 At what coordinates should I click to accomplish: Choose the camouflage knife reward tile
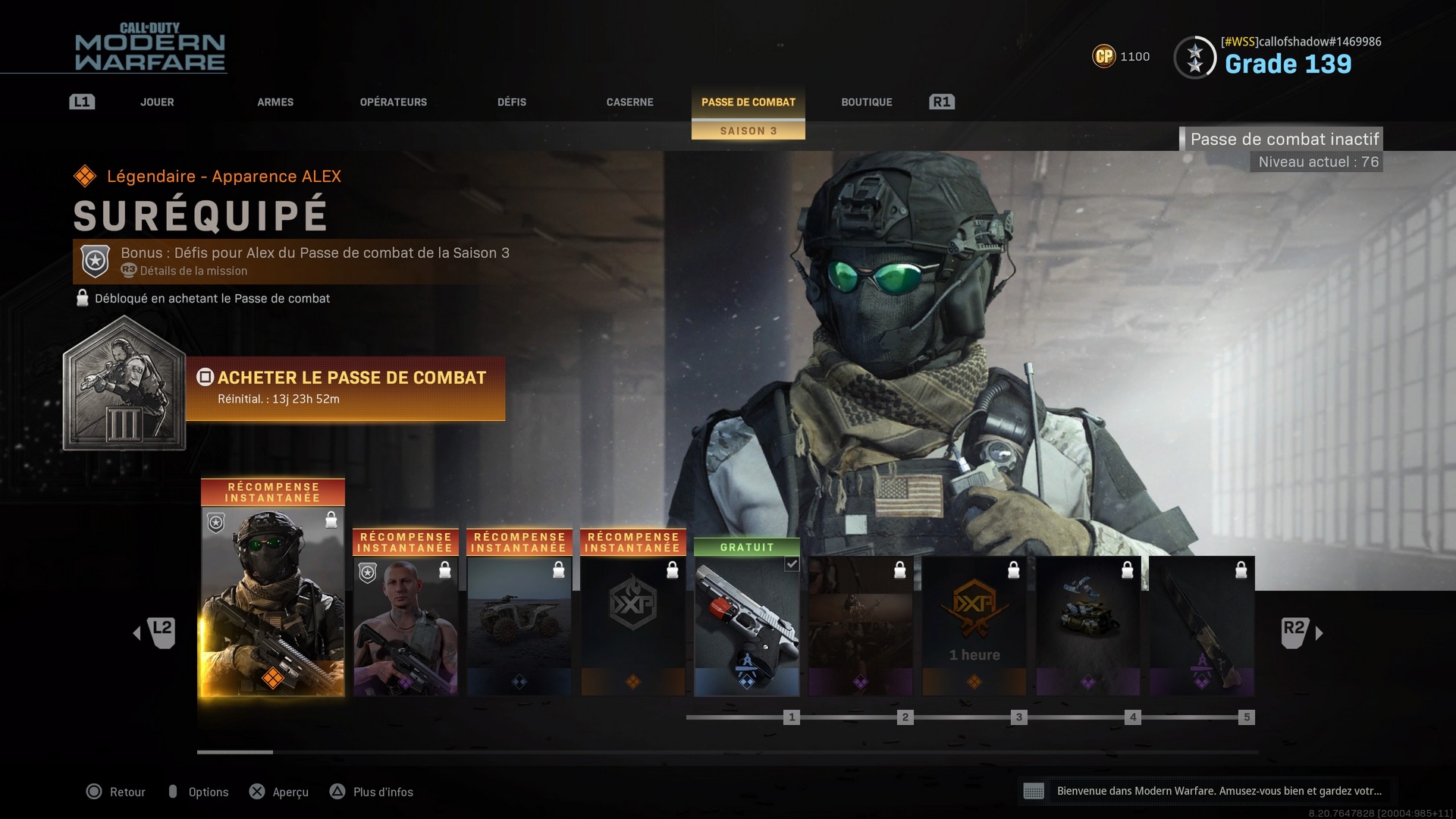click(x=1202, y=626)
